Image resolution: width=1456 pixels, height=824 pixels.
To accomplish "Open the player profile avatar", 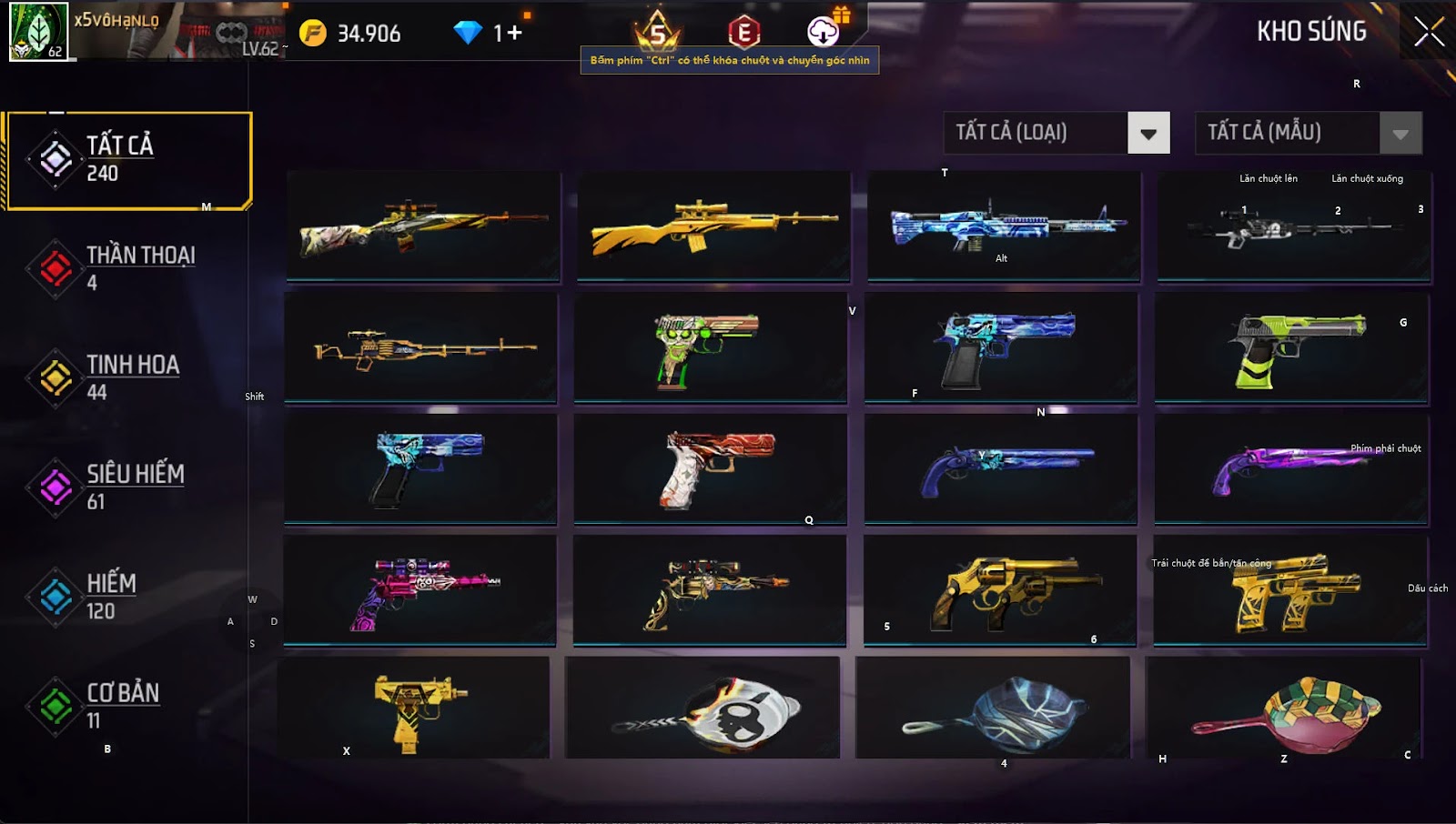I will click(x=38, y=31).
